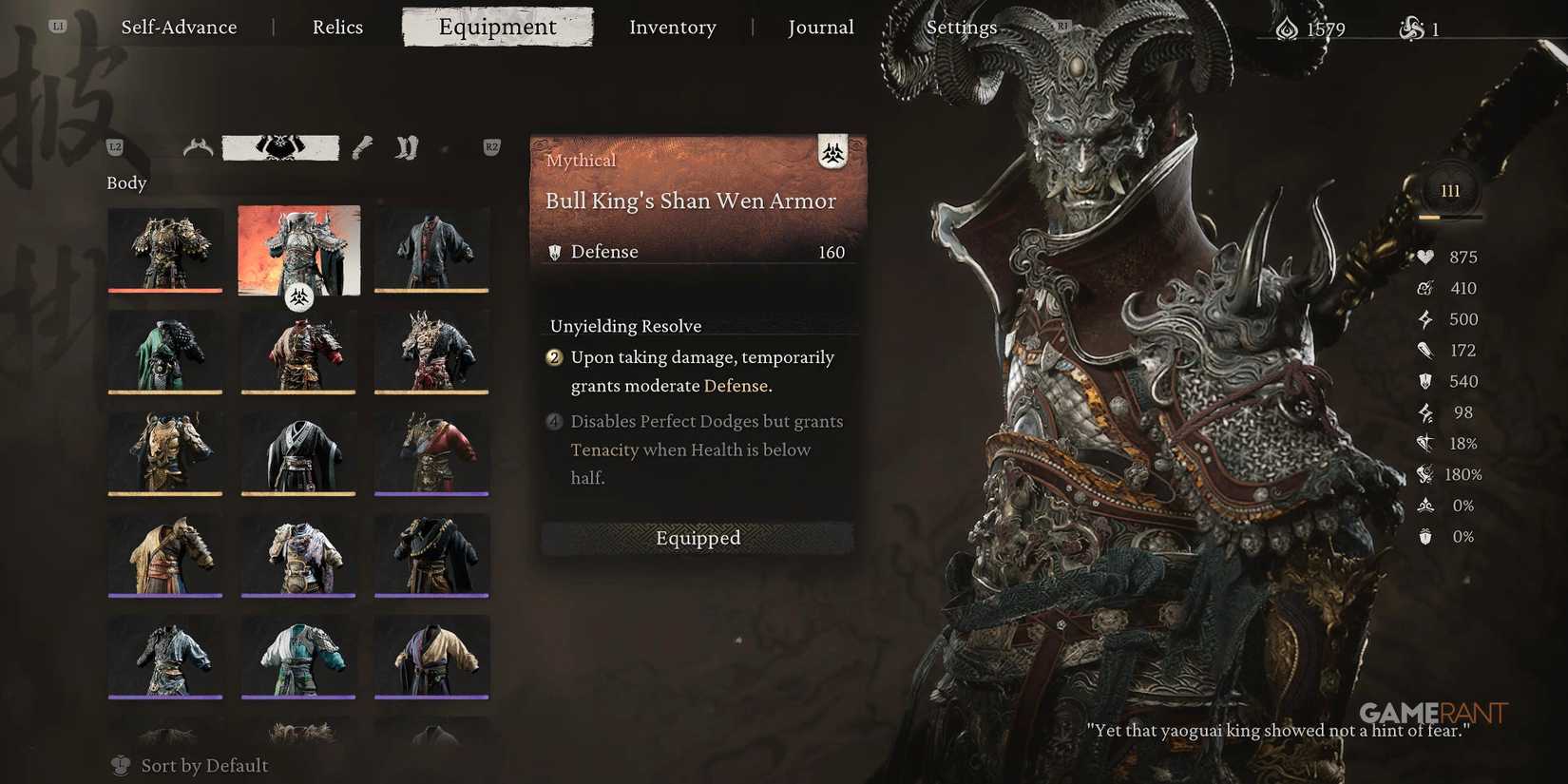Click the body armor category icon

pyautogui.click(x=281, y=147)
